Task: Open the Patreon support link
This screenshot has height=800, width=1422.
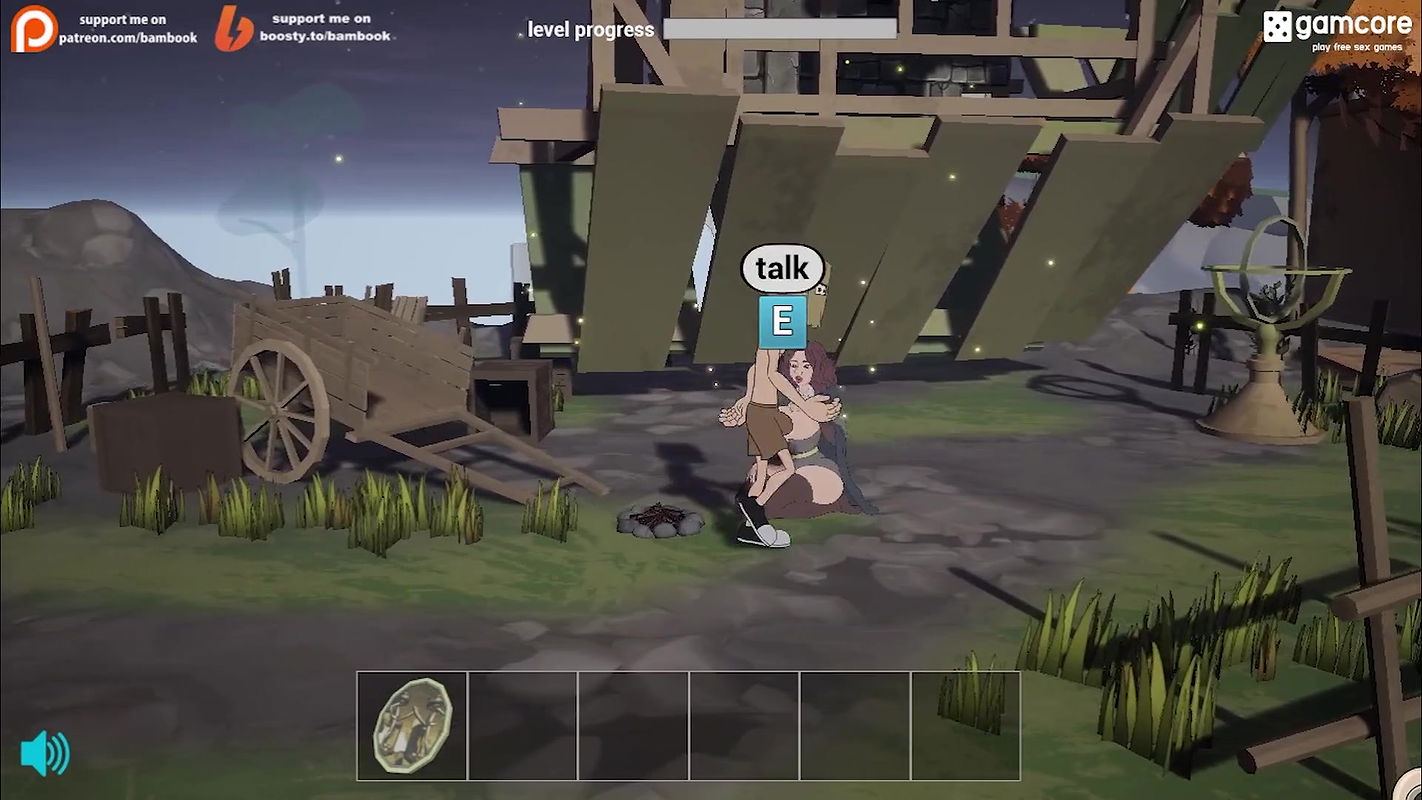Action: 105,28
